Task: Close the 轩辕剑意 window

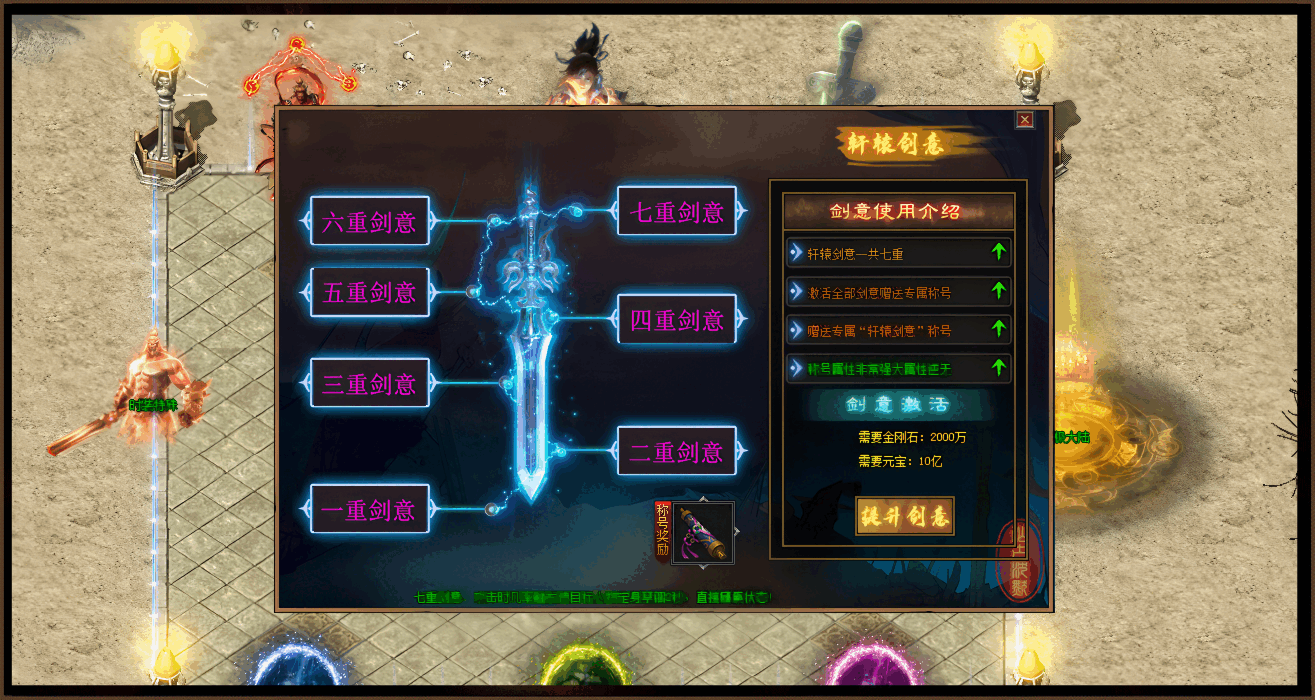Action: (1024, 120)
